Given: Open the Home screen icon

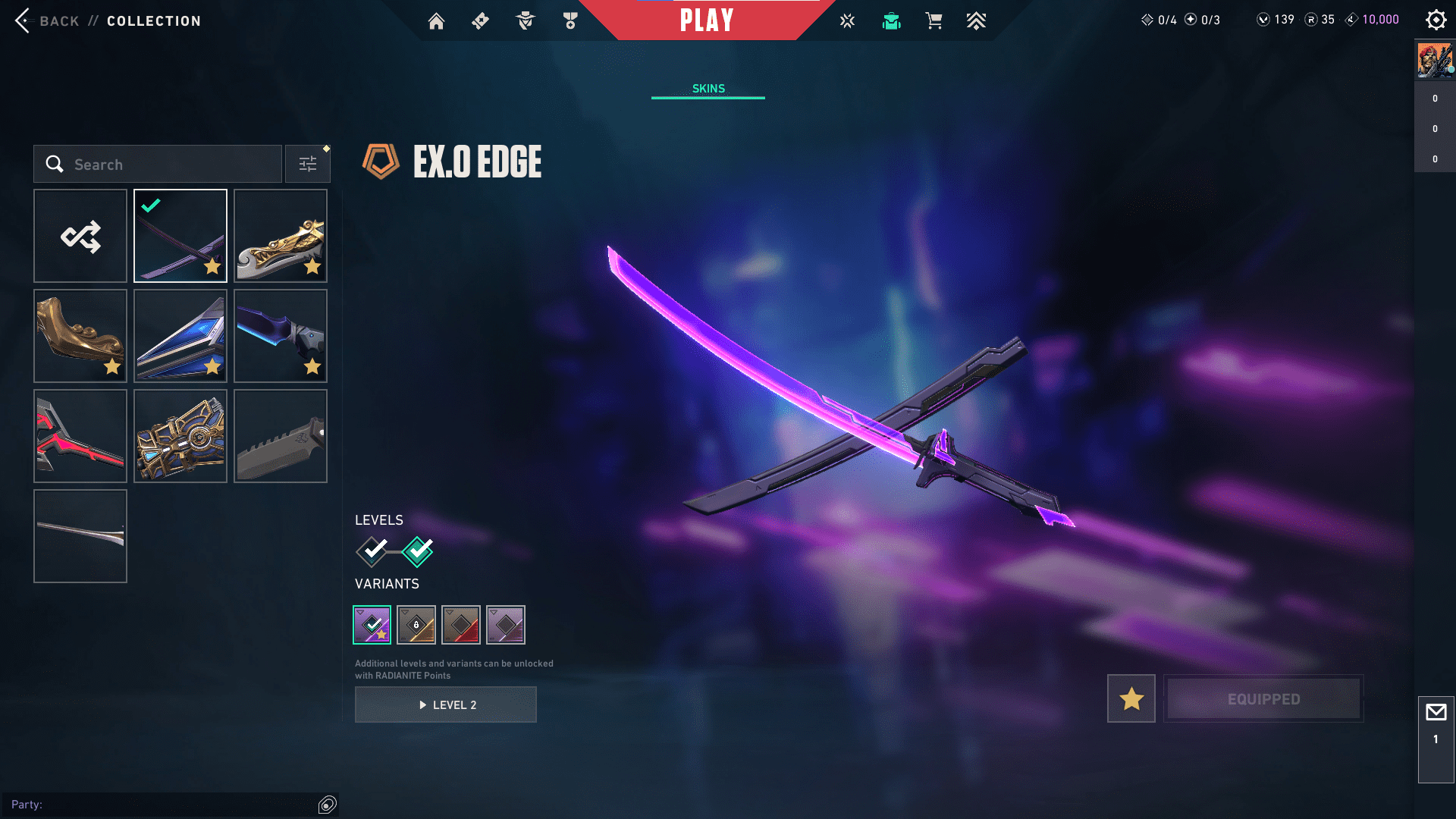Looking at the screenshot, I should (x=436, y=20).
